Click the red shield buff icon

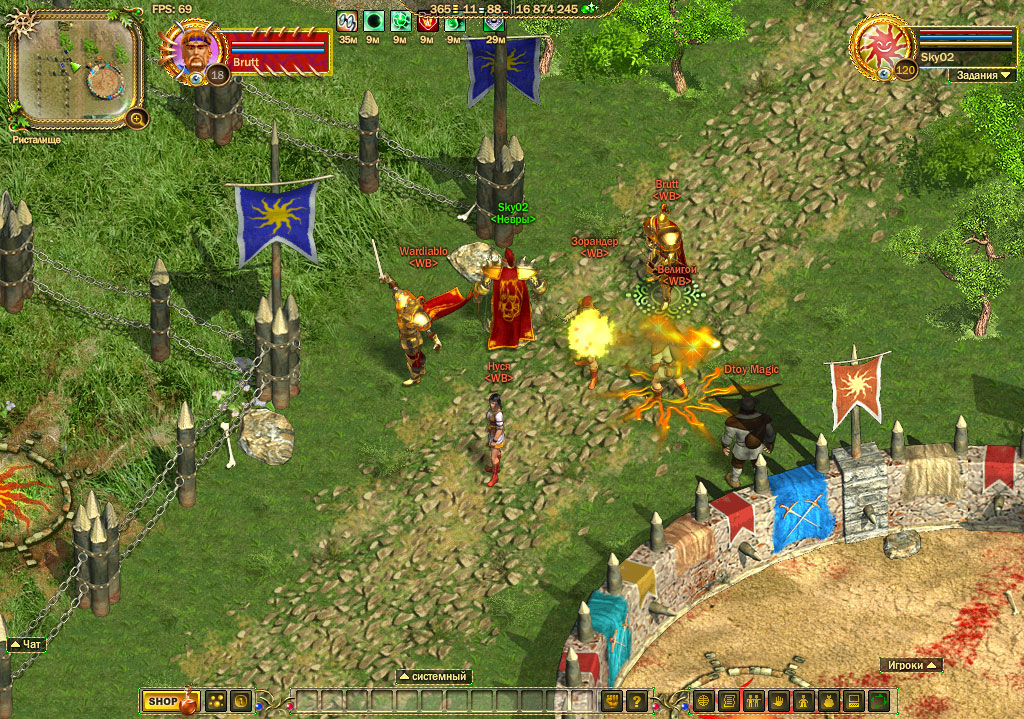[x=427, y=21]
